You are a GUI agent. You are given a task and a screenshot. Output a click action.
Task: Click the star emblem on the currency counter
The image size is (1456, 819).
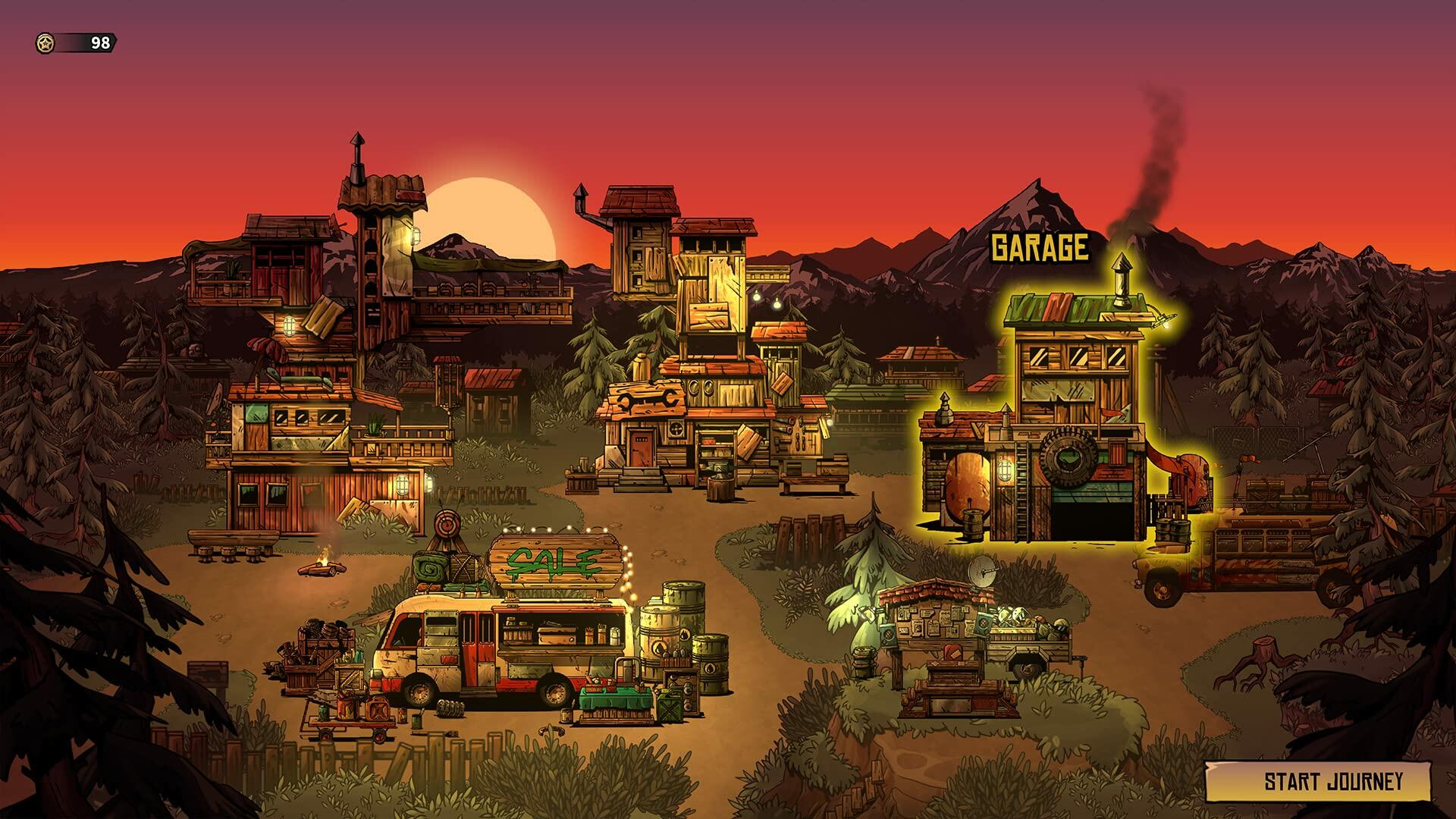pyautogui.click(x=44, y=43)
